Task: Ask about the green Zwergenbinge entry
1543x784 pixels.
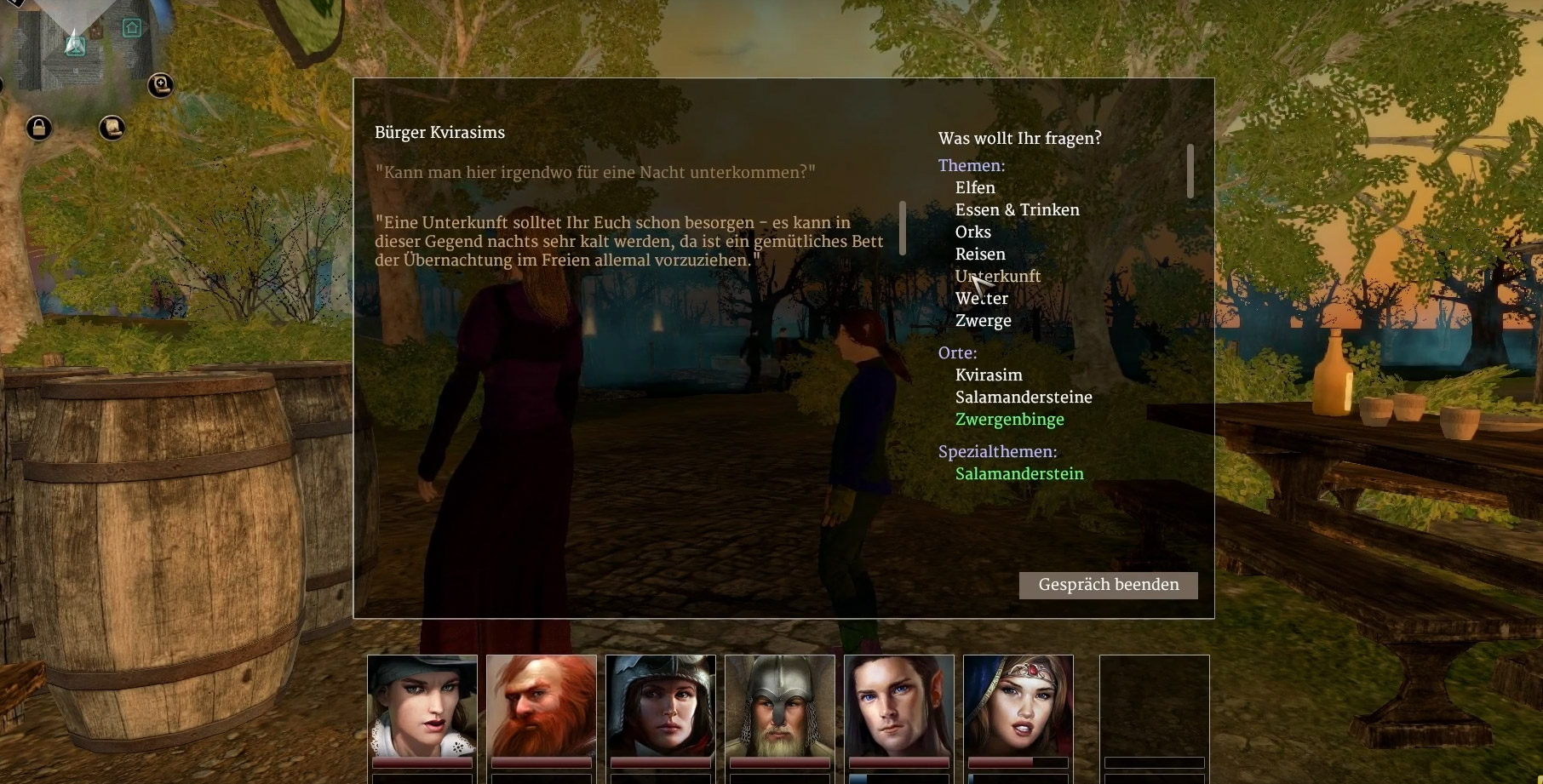Action: click(1010, 419)
